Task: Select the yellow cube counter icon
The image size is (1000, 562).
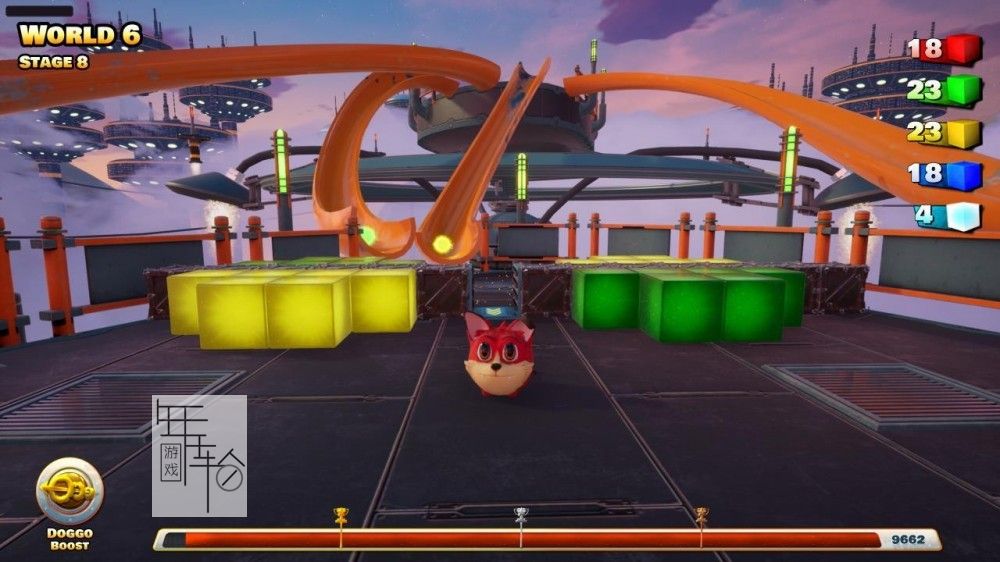Action: 963,133
